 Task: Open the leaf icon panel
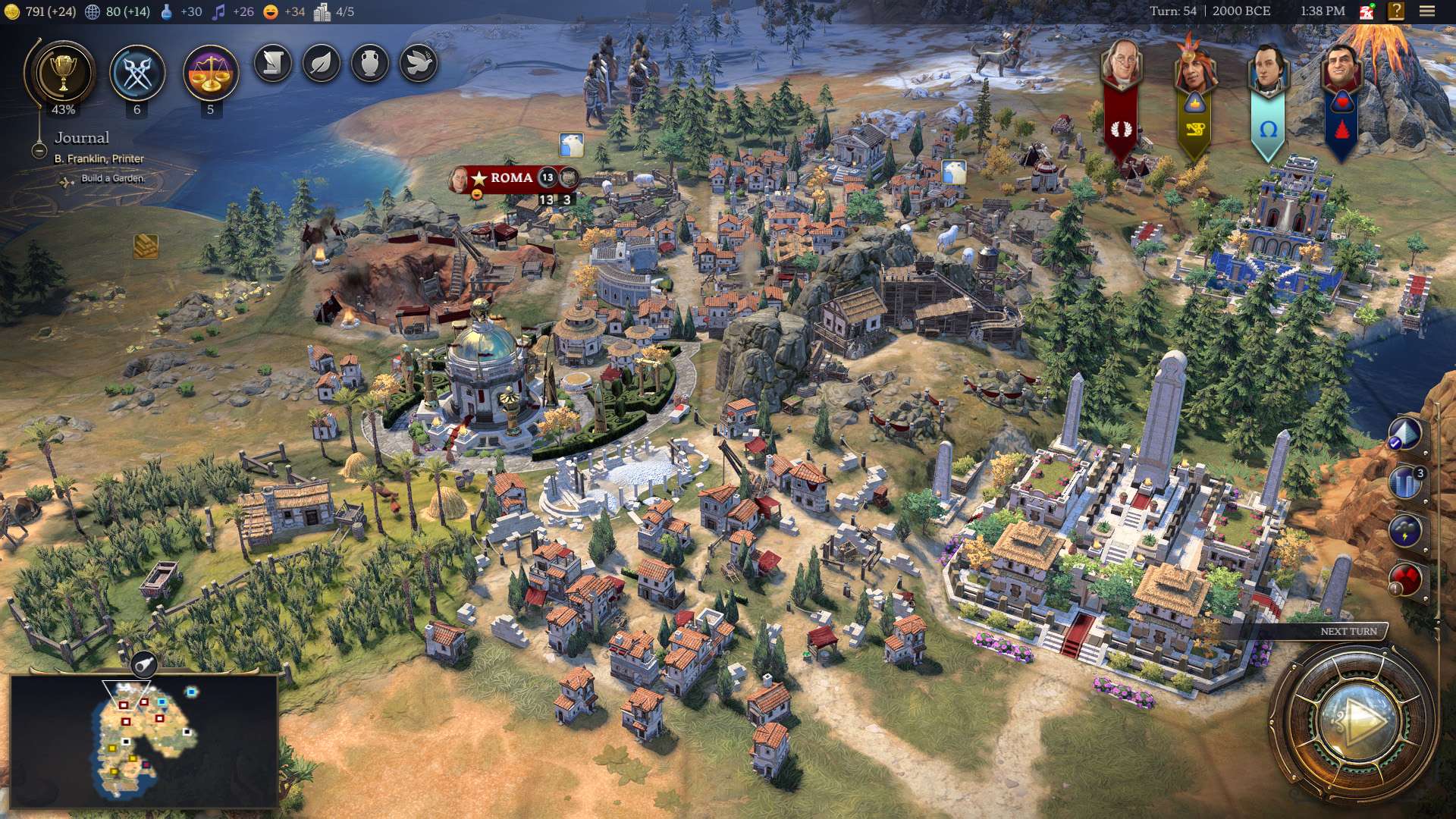pos(322,64)
